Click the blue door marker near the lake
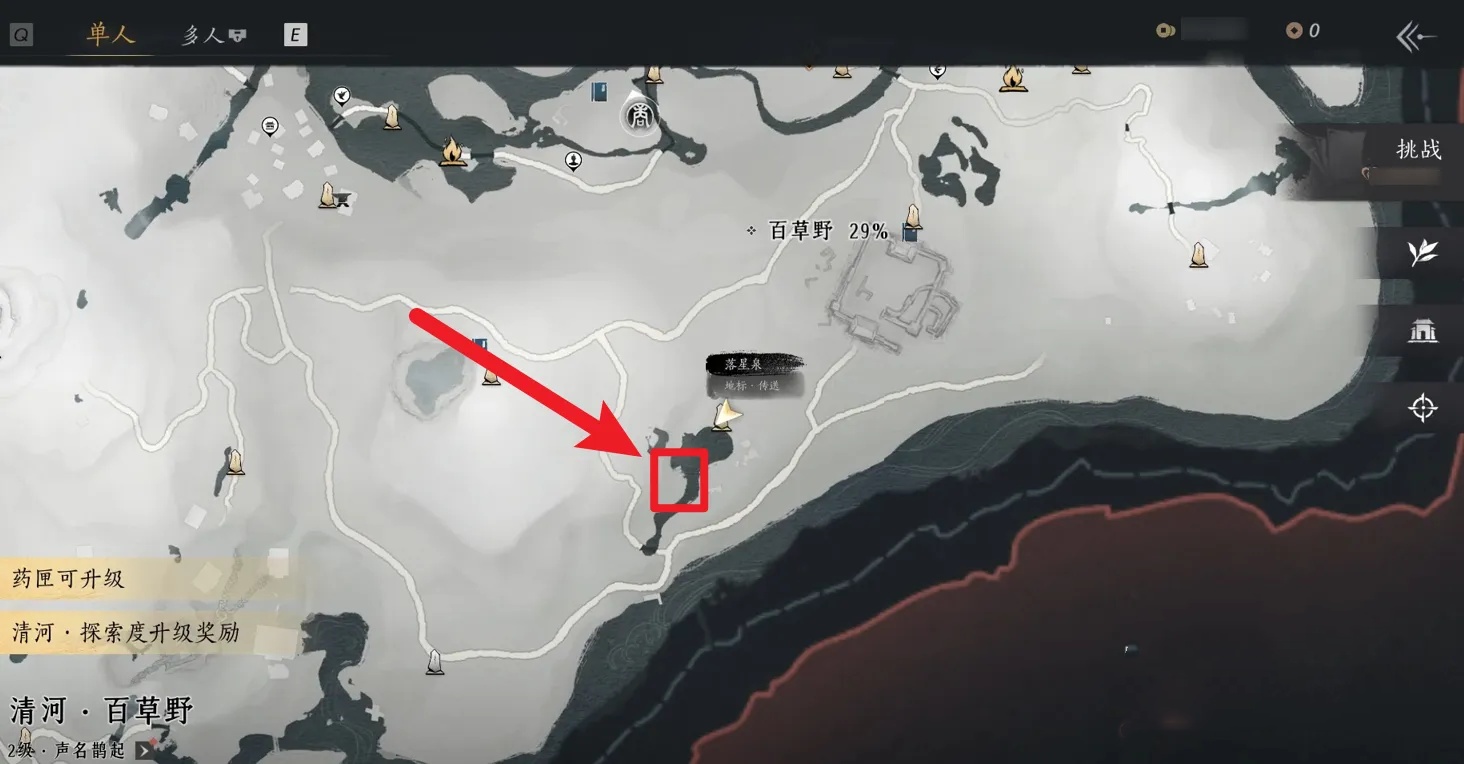Image resolution: width=1464 pixels, height=764 pixels. (x=481, y=343)
